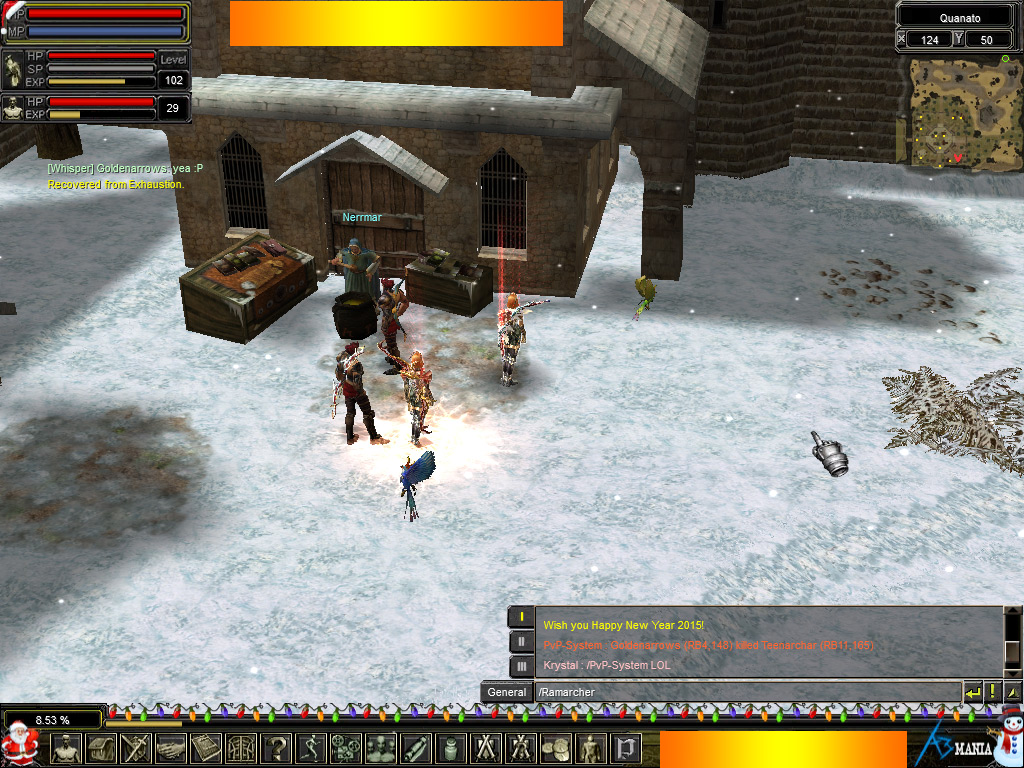This screenshot has height=768, width=1024.
Task: Select the running figure icon
Action: 310,748
